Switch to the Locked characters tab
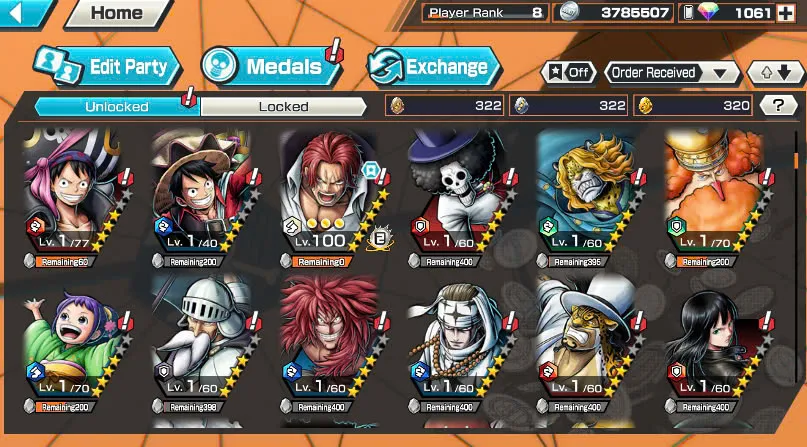 pyautogui.click(x=283, y=106)
